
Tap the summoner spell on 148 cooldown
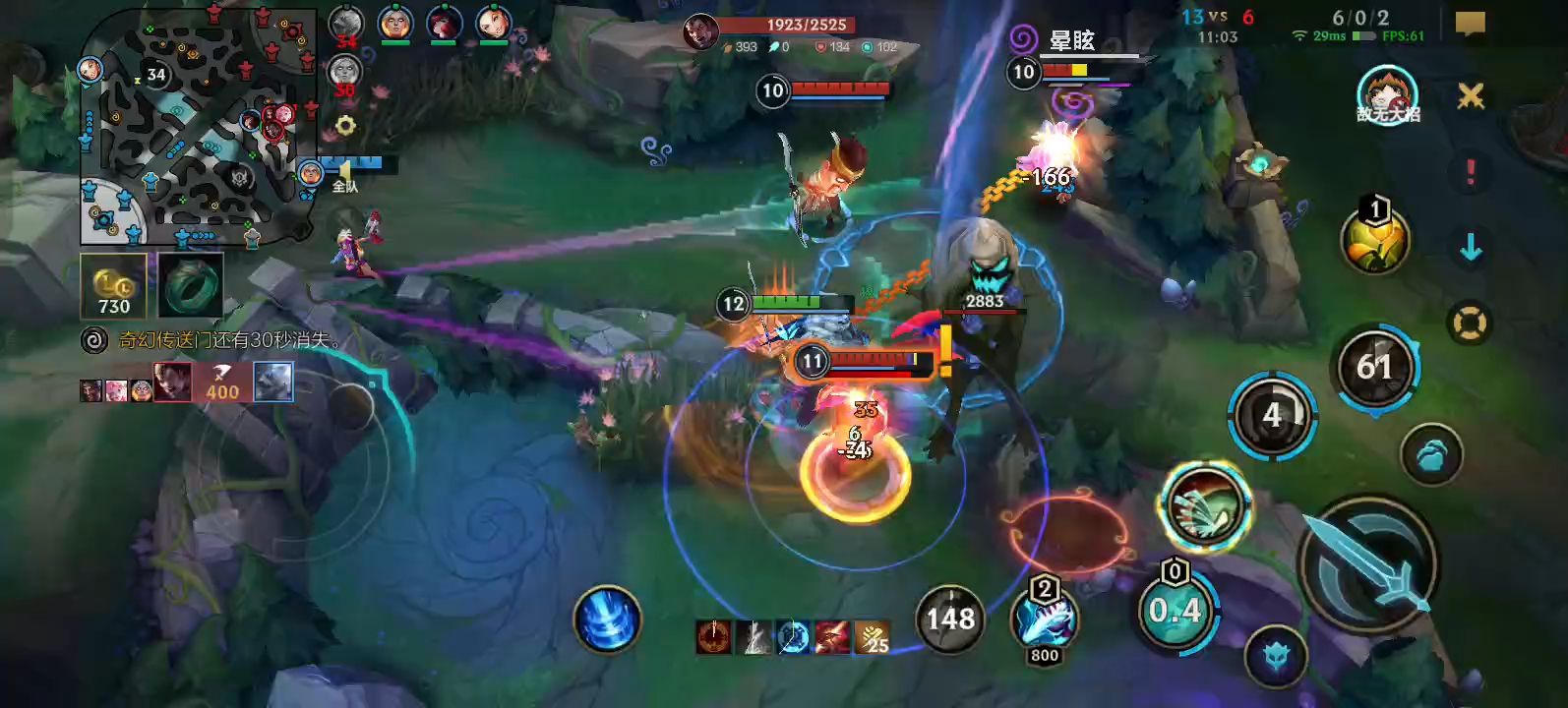pyautogui.click(x=950, y=619)
